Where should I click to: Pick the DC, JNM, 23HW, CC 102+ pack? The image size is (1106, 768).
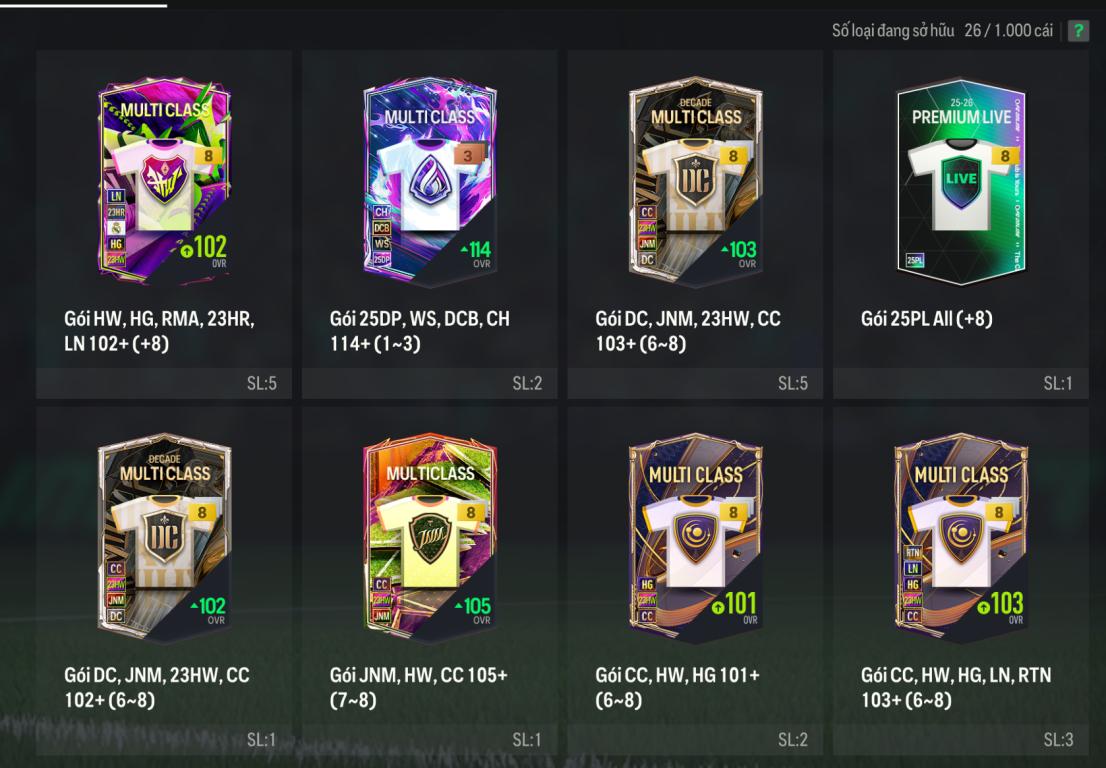[x=164, y=537]
